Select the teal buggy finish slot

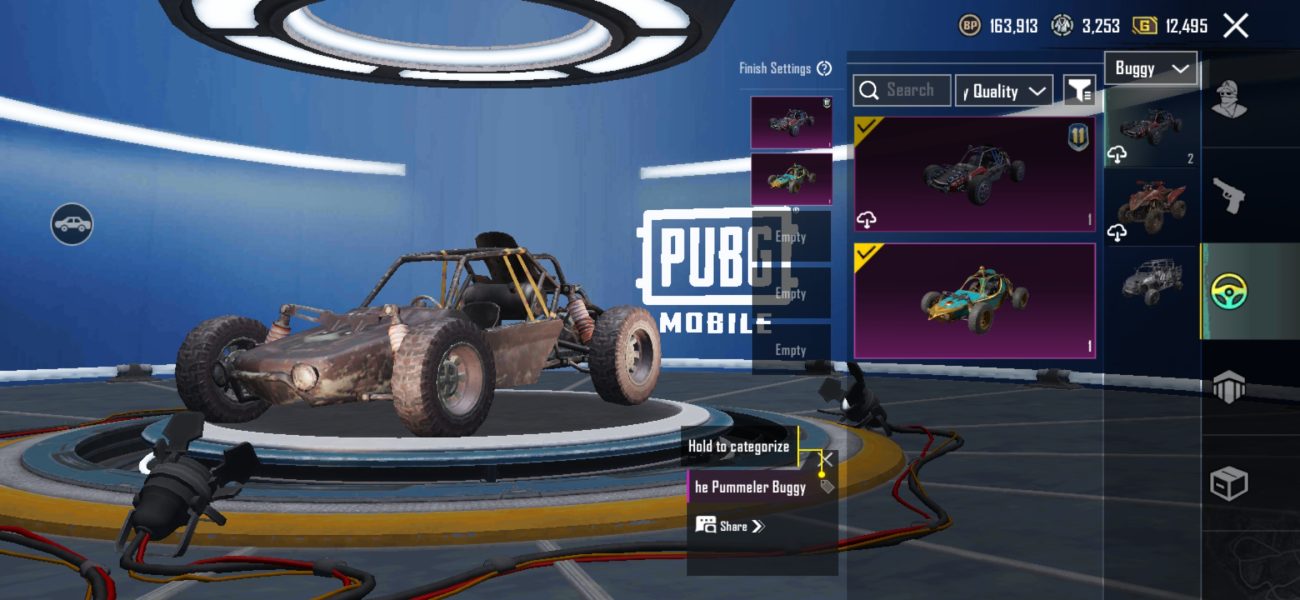[791, 179]
